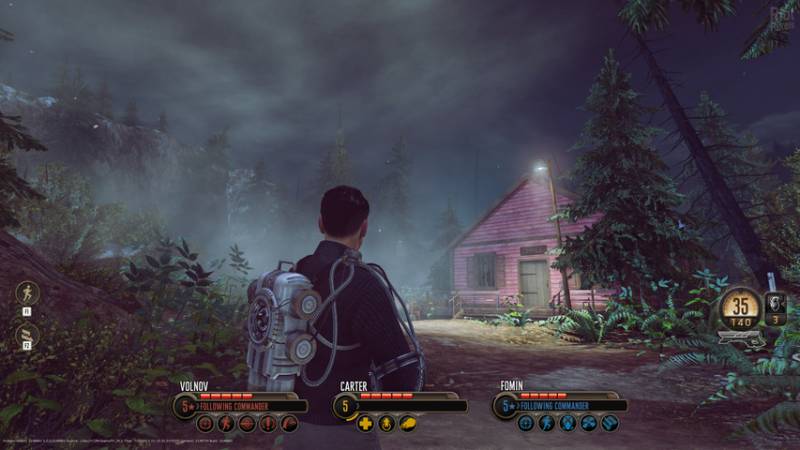This screenshot has height=450, width=800.
Task: Toggle the sprint running-man icon
Action: 28,293
